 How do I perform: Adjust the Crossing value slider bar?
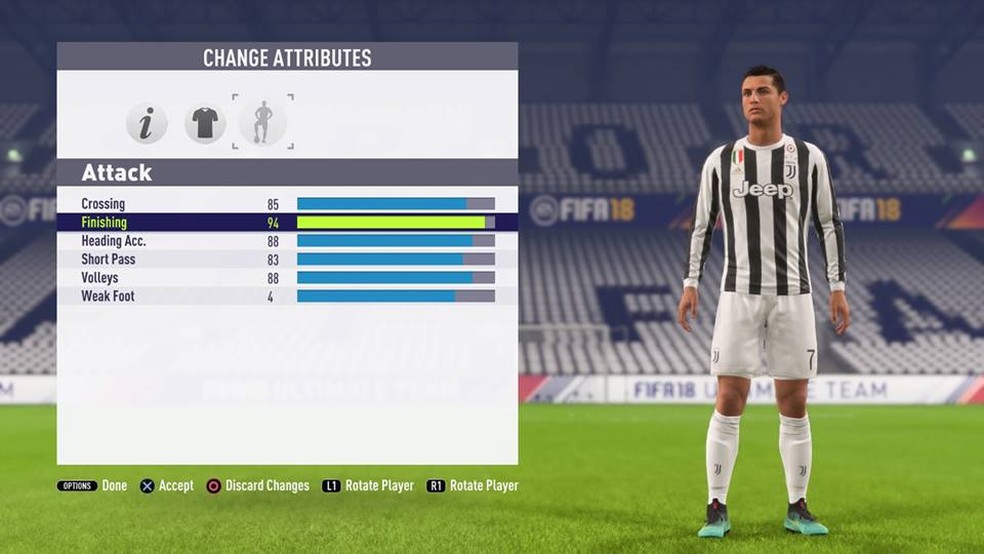pos(395,204)
